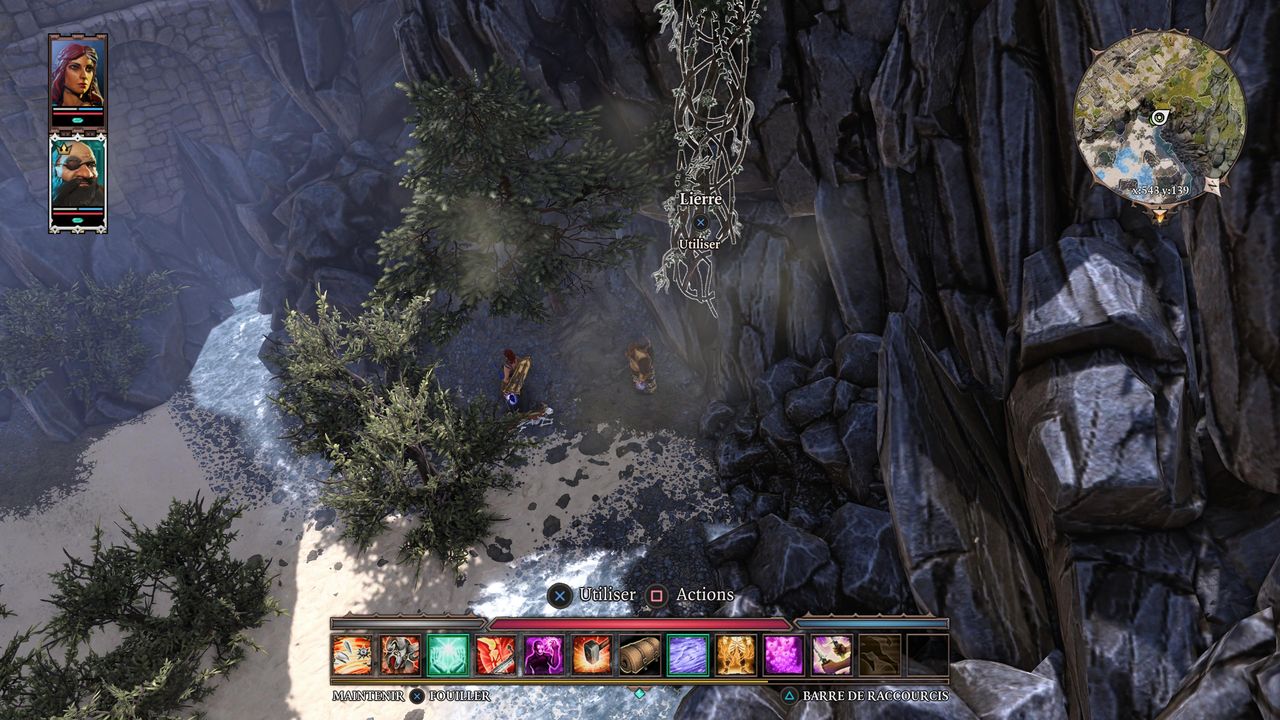Image resolution: width=1280 pixels, height=720 pixels.
Task: Select the dimmed brown skill slot
Action: coord(880,655)
